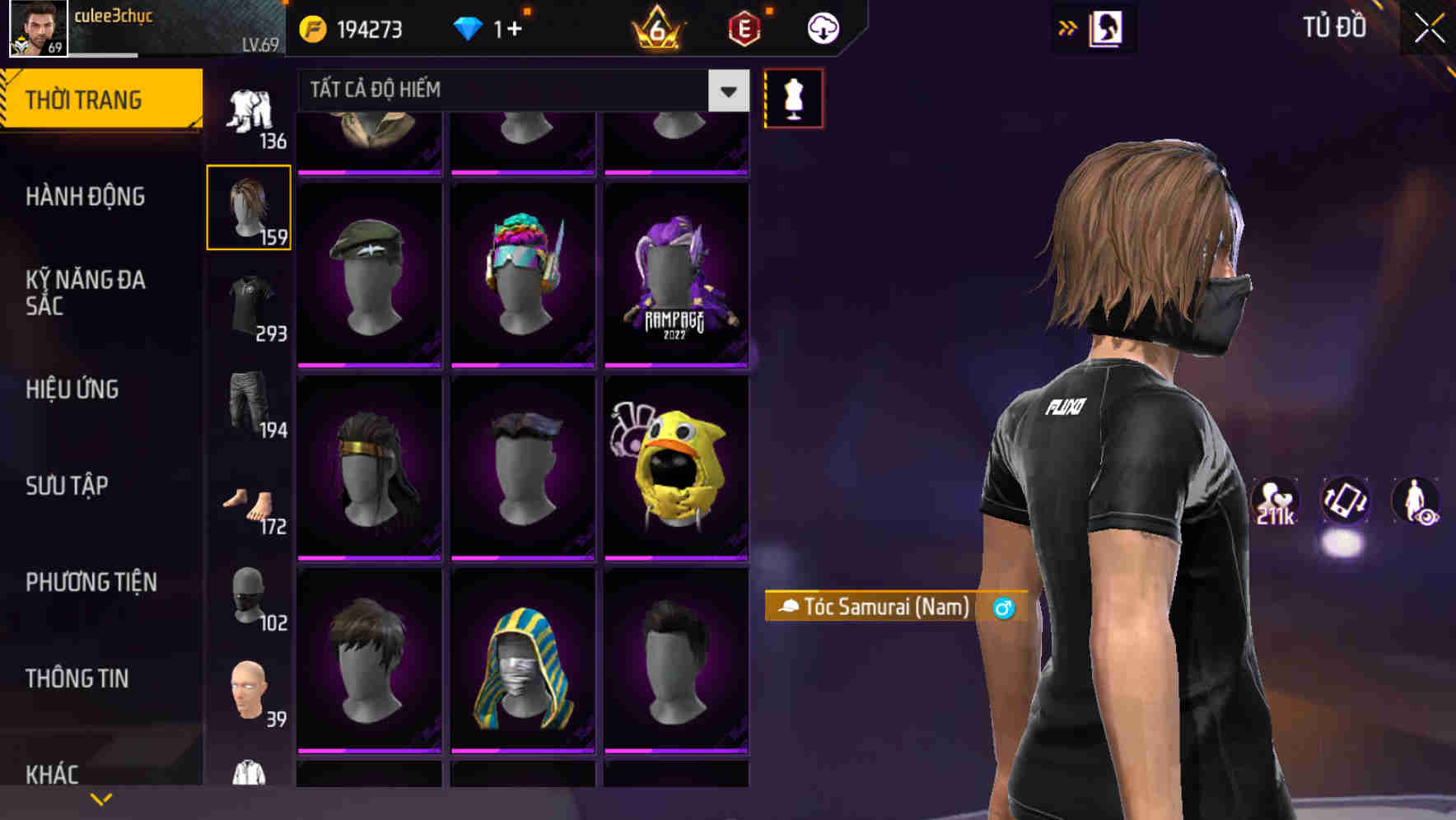Expand the bottom chevron under KHÁC
Viewport: 1456px width, 820px height.
[x=101, y=797]
